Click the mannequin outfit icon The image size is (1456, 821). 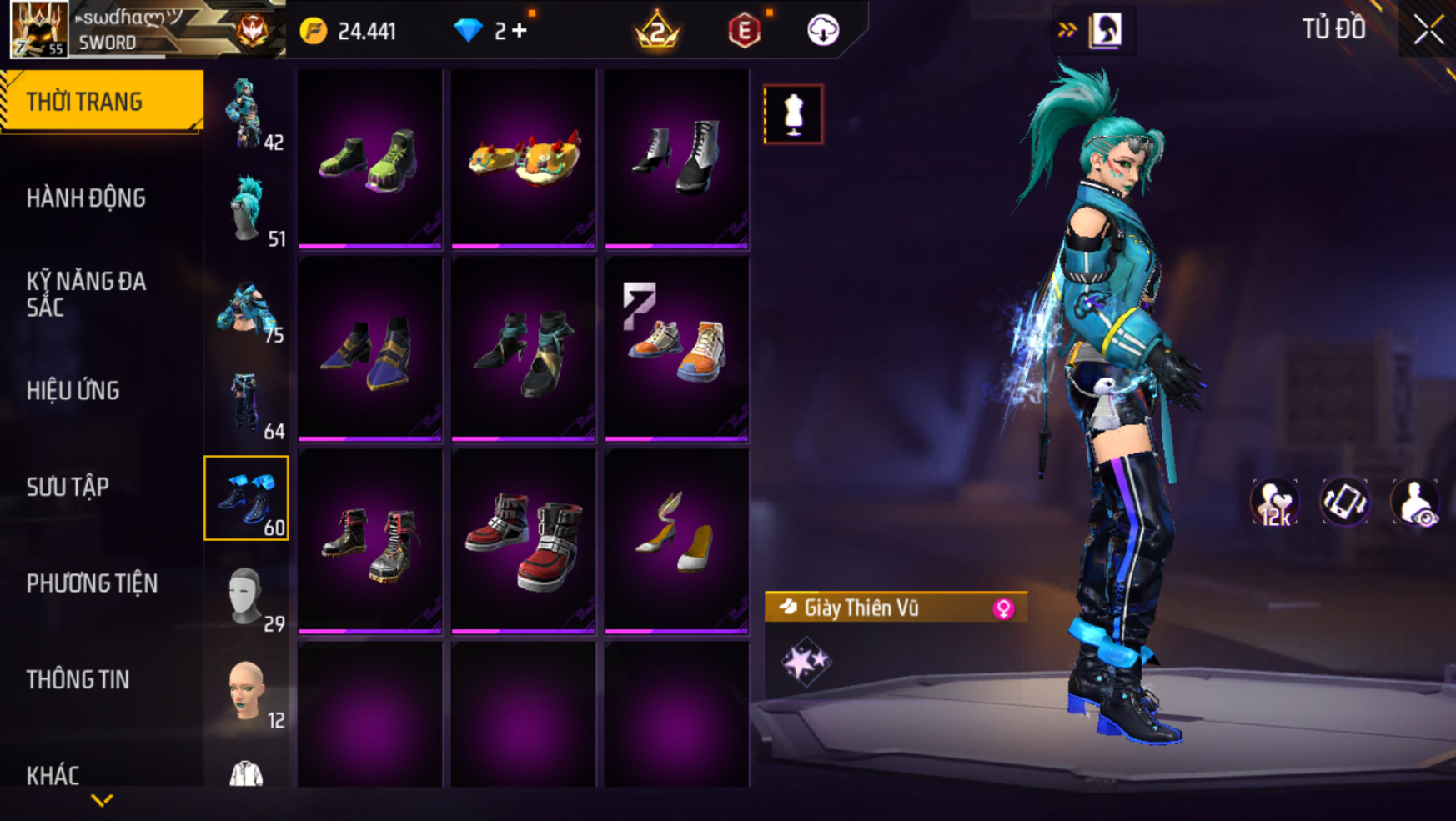[x=793, y=114]
